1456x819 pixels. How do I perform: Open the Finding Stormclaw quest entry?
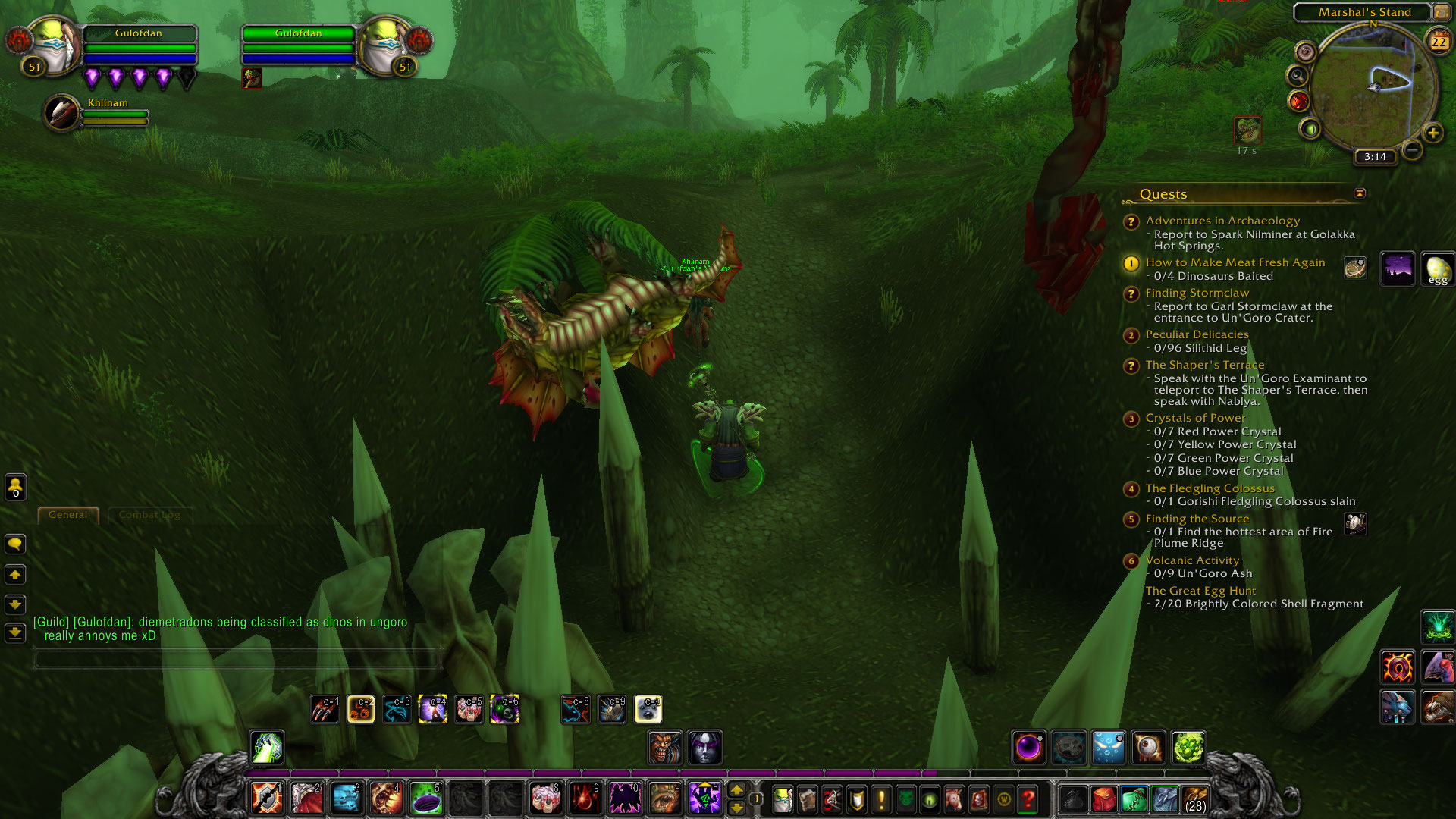[x=1197, y=293]
